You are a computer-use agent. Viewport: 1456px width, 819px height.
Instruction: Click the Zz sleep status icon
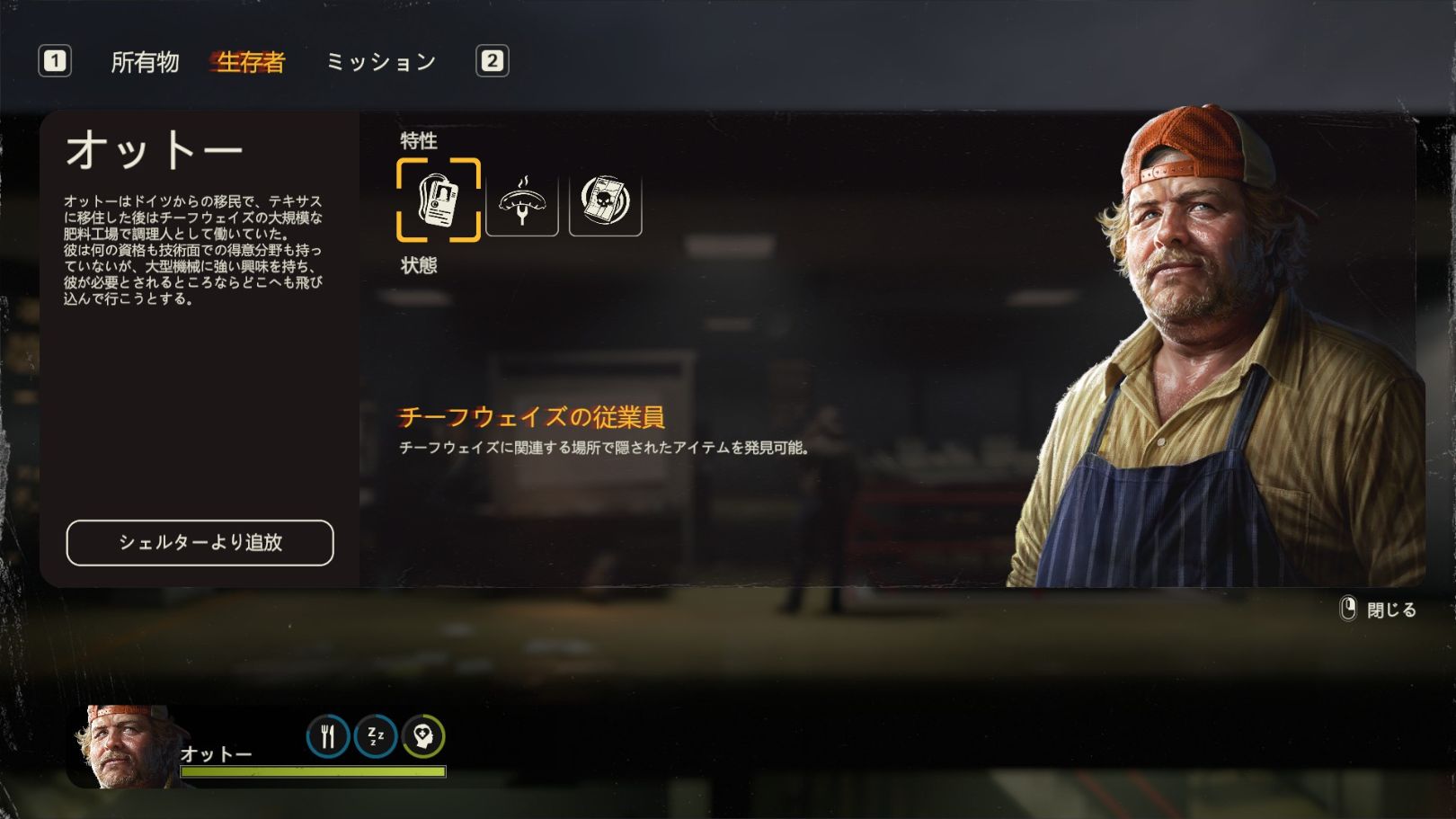[376, 737]
